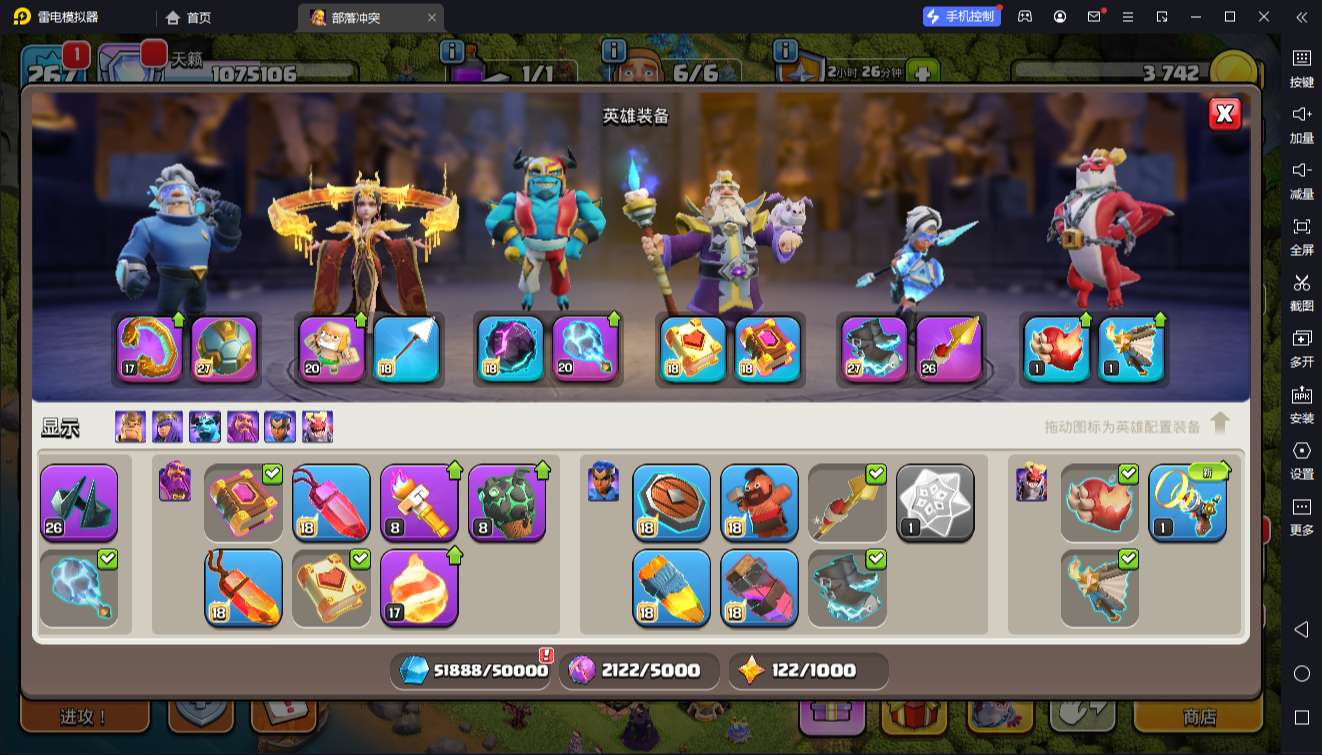The width and height of the screenshot is (1322, 755).
Task: Choose the level 1 gold rings equipment
Action: (1187, 502)
